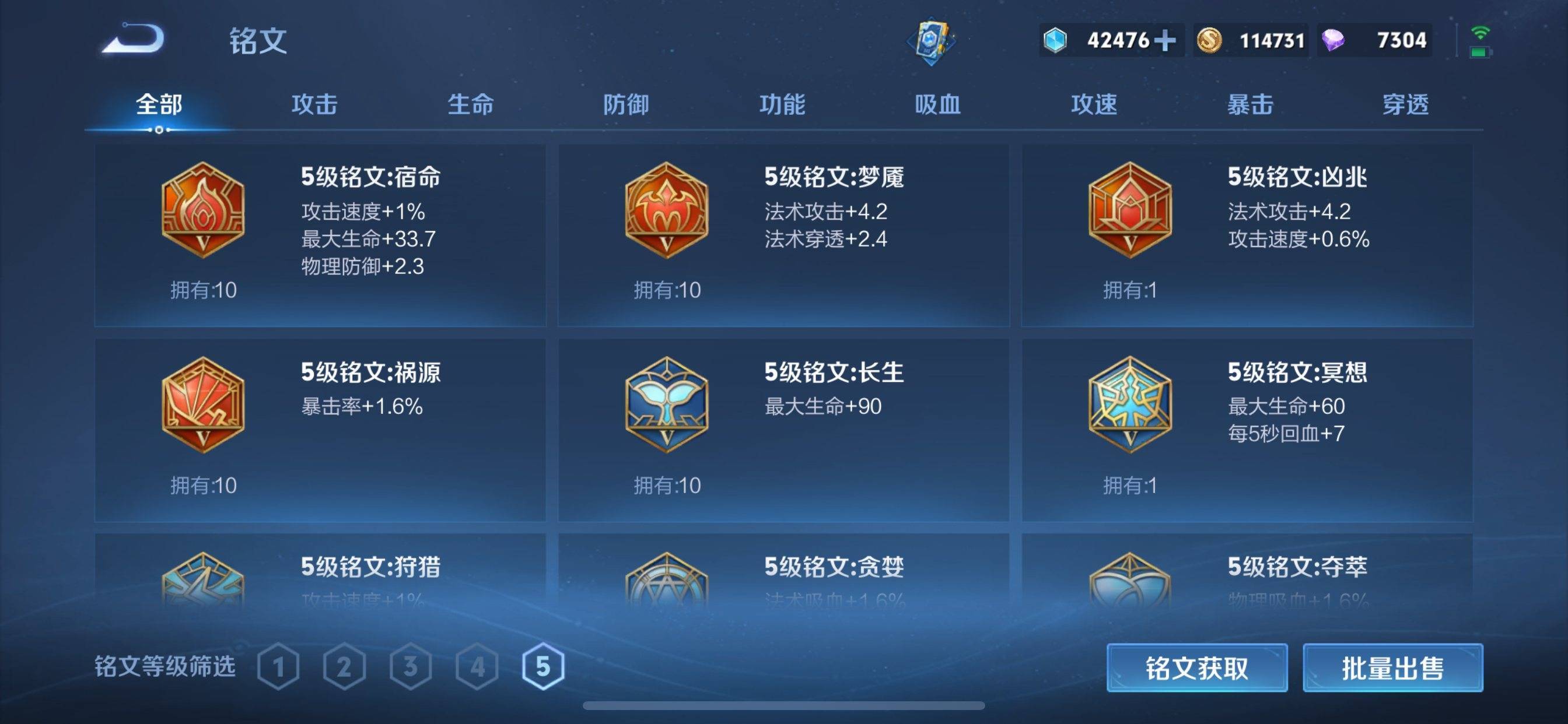Click the blue diamond currency icon
Screen dimensions: 1568x724
(1056, 40)
